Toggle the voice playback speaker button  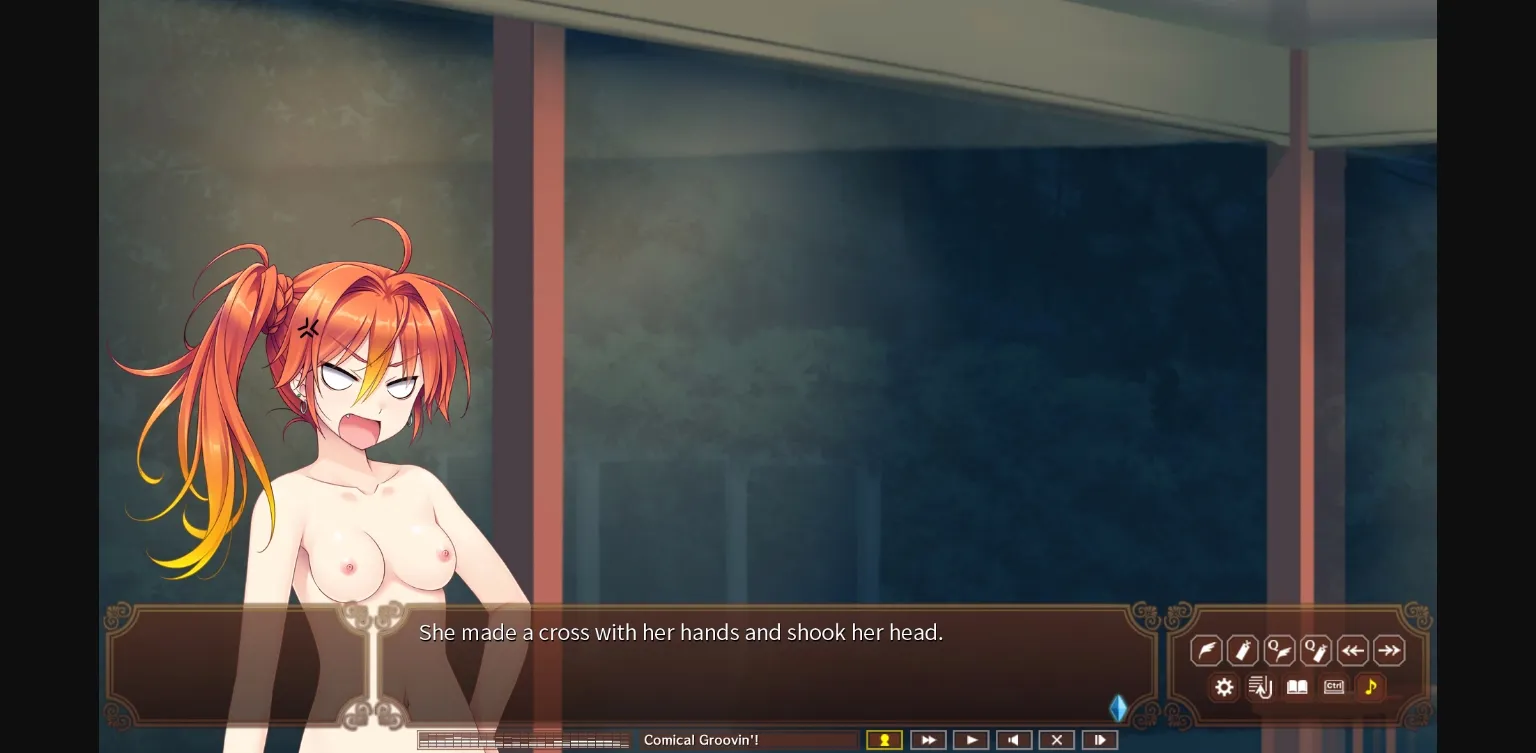pyautogui.click(x=1014, y=739)
